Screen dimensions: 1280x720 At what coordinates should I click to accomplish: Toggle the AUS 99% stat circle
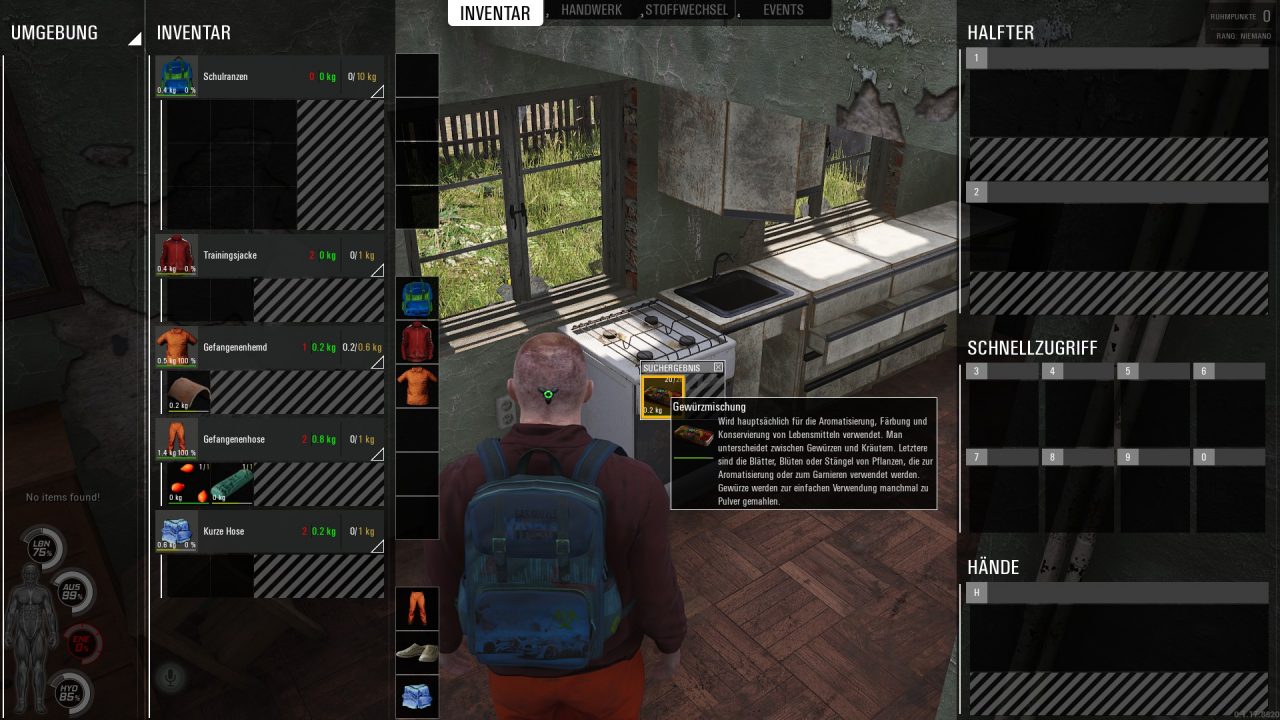click(x=72, y=592)
